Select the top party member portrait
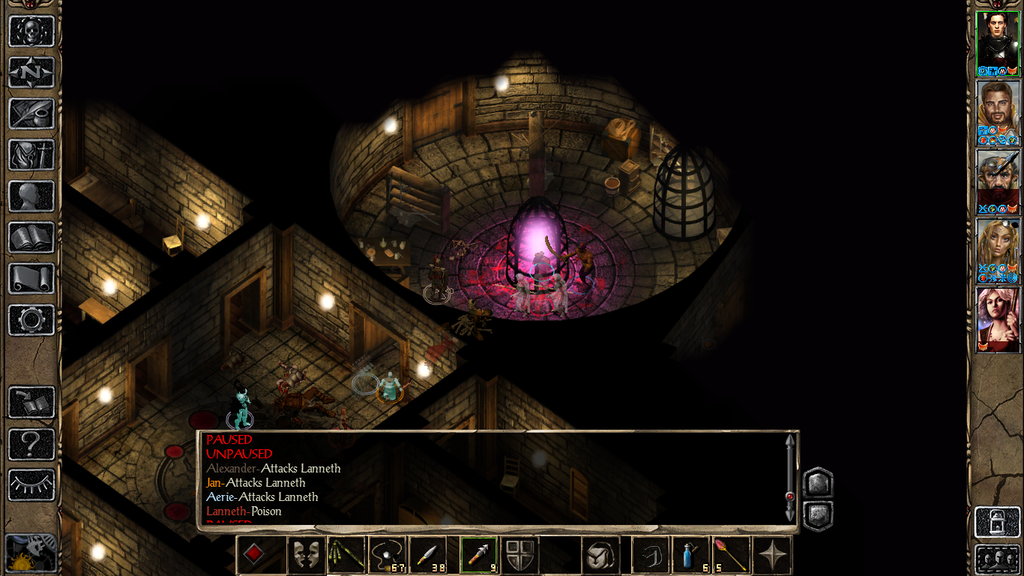Screen dimensions: 1024x576 [x=997, y=41]
